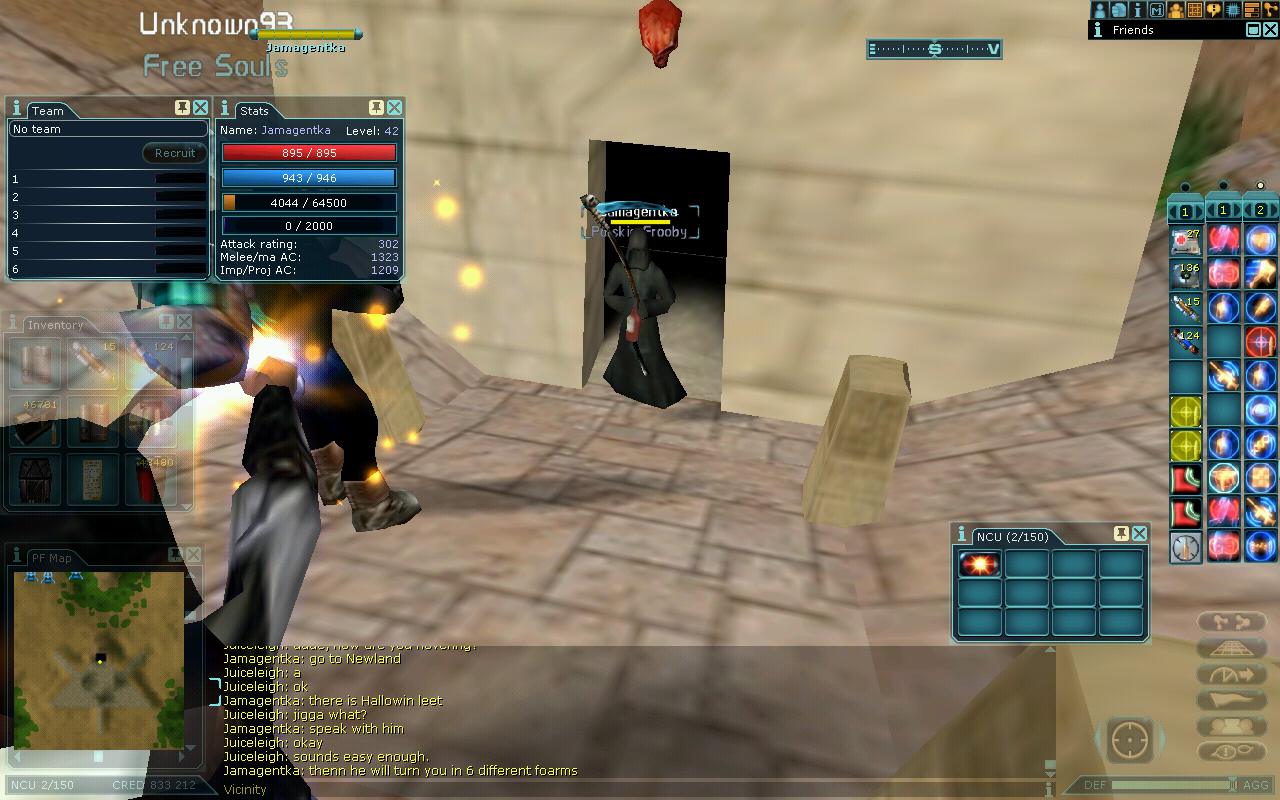Close the Friends window
1280x800 pixels.
pyautogui.click(x=1270, y=30)
